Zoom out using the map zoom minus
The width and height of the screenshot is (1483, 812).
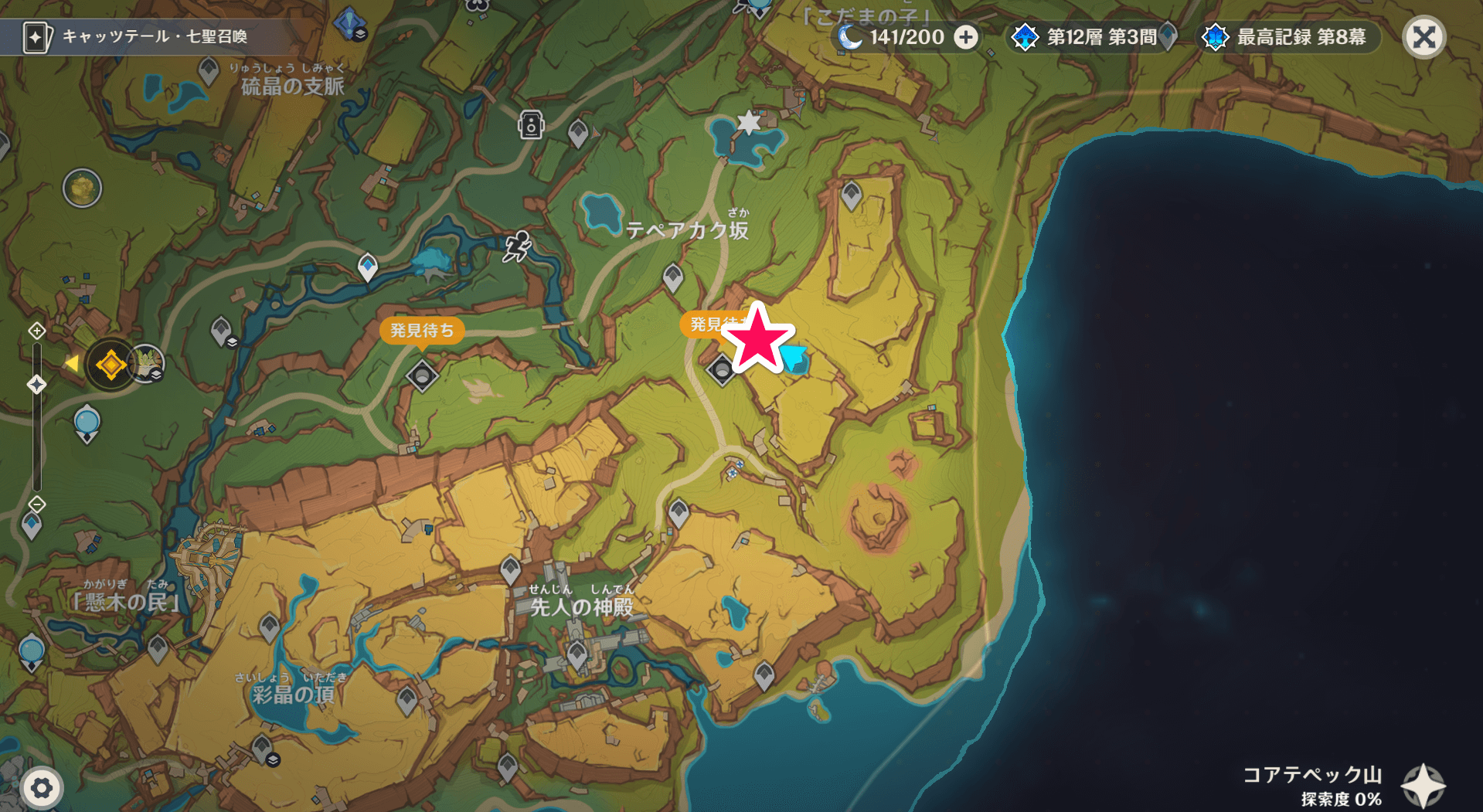[x=36, y=505]
